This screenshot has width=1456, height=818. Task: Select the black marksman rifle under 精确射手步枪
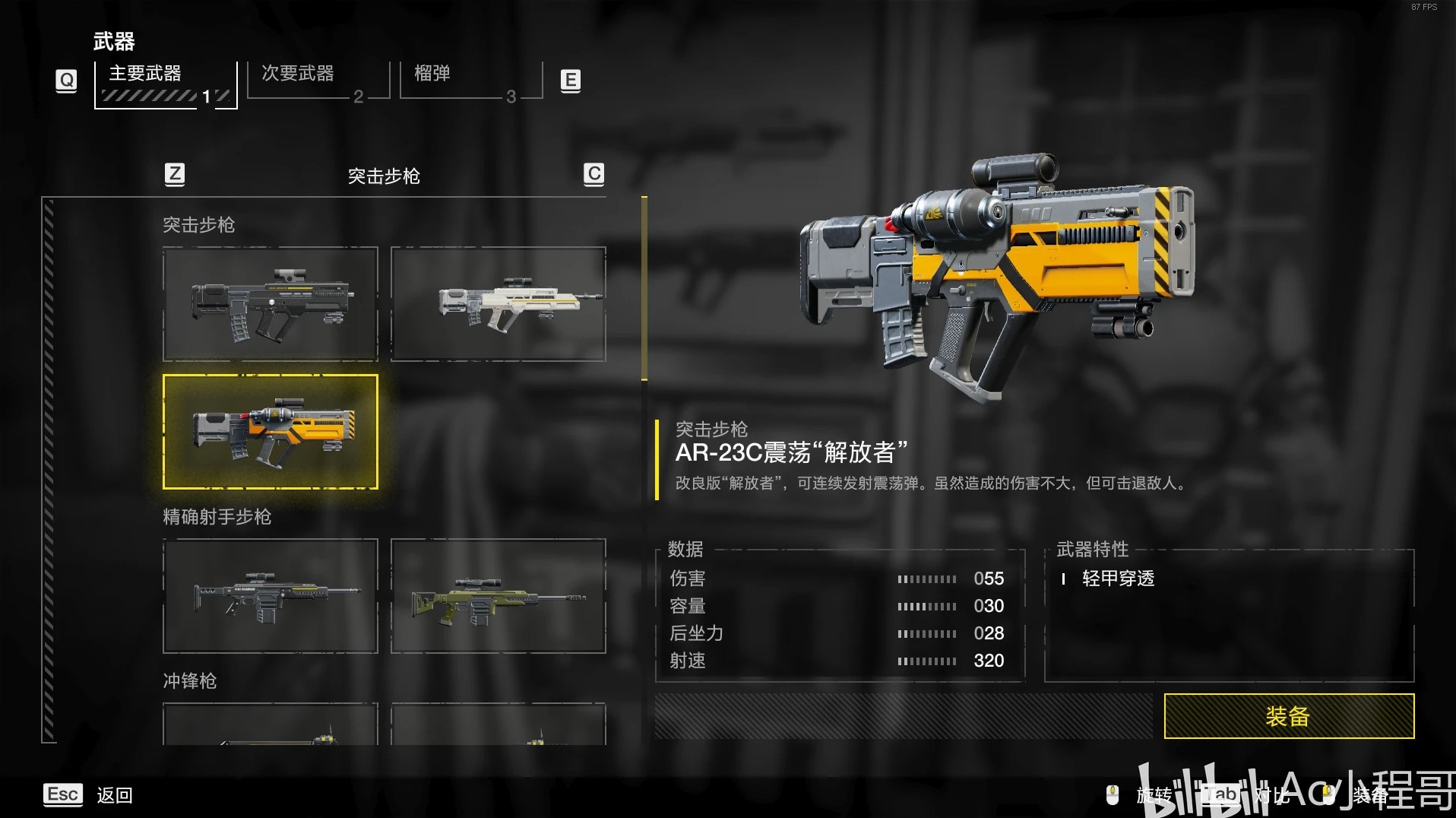pos(270,596)
